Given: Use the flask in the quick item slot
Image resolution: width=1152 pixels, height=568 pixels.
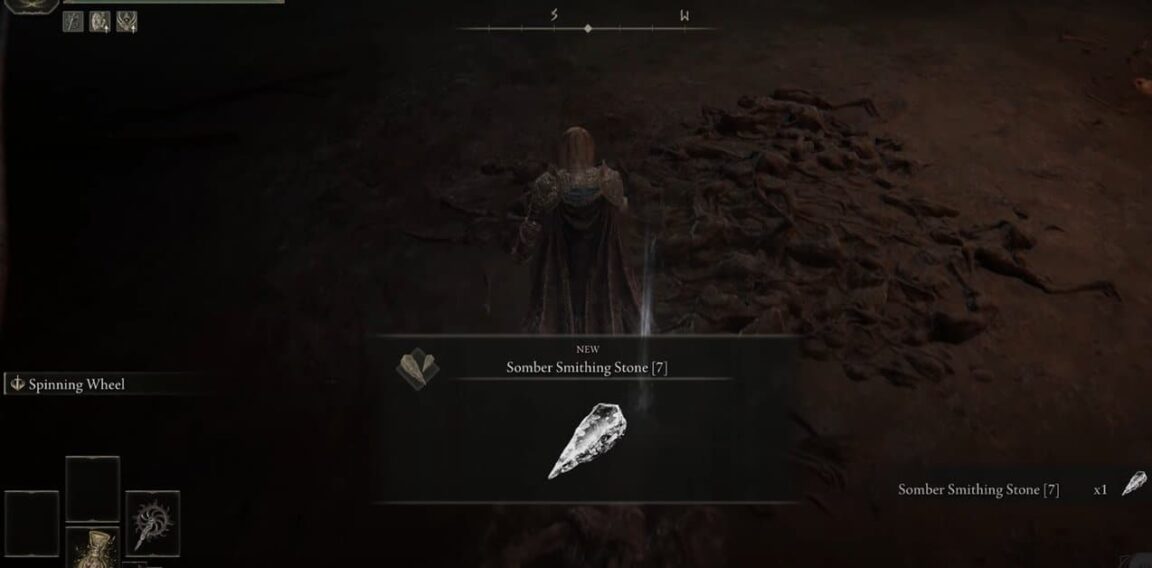Looking at the screenshot, I should (x=92, y=548).
